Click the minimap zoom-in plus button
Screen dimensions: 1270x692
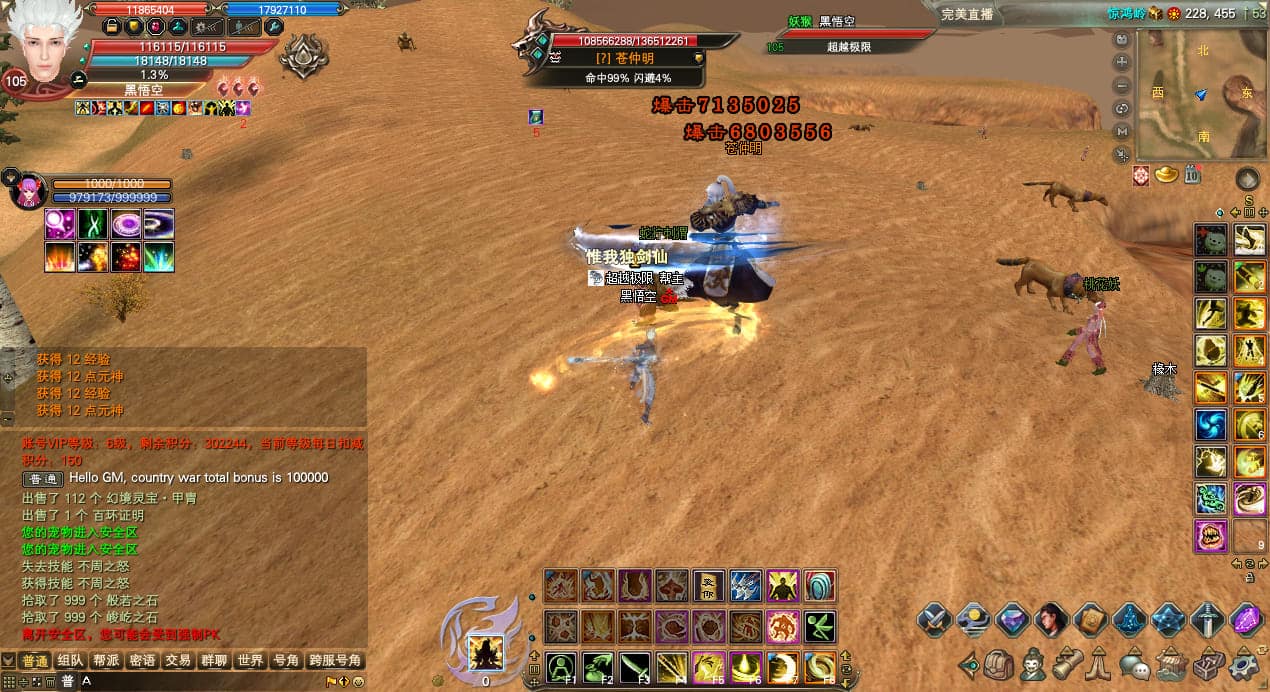[x=1122, y=62]
